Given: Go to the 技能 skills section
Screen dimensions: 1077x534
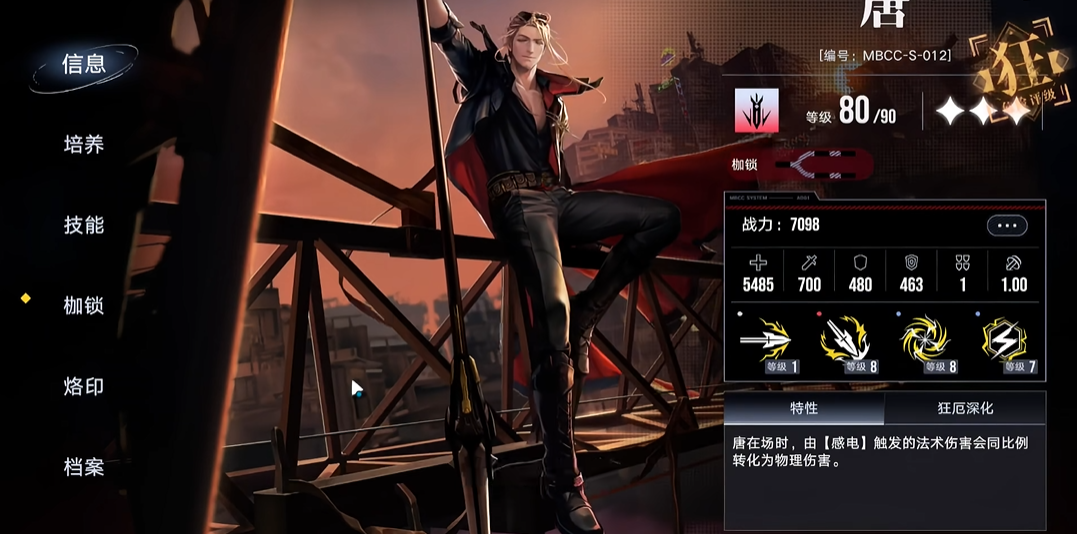Looking at the screenshot, I should (84, 225).
